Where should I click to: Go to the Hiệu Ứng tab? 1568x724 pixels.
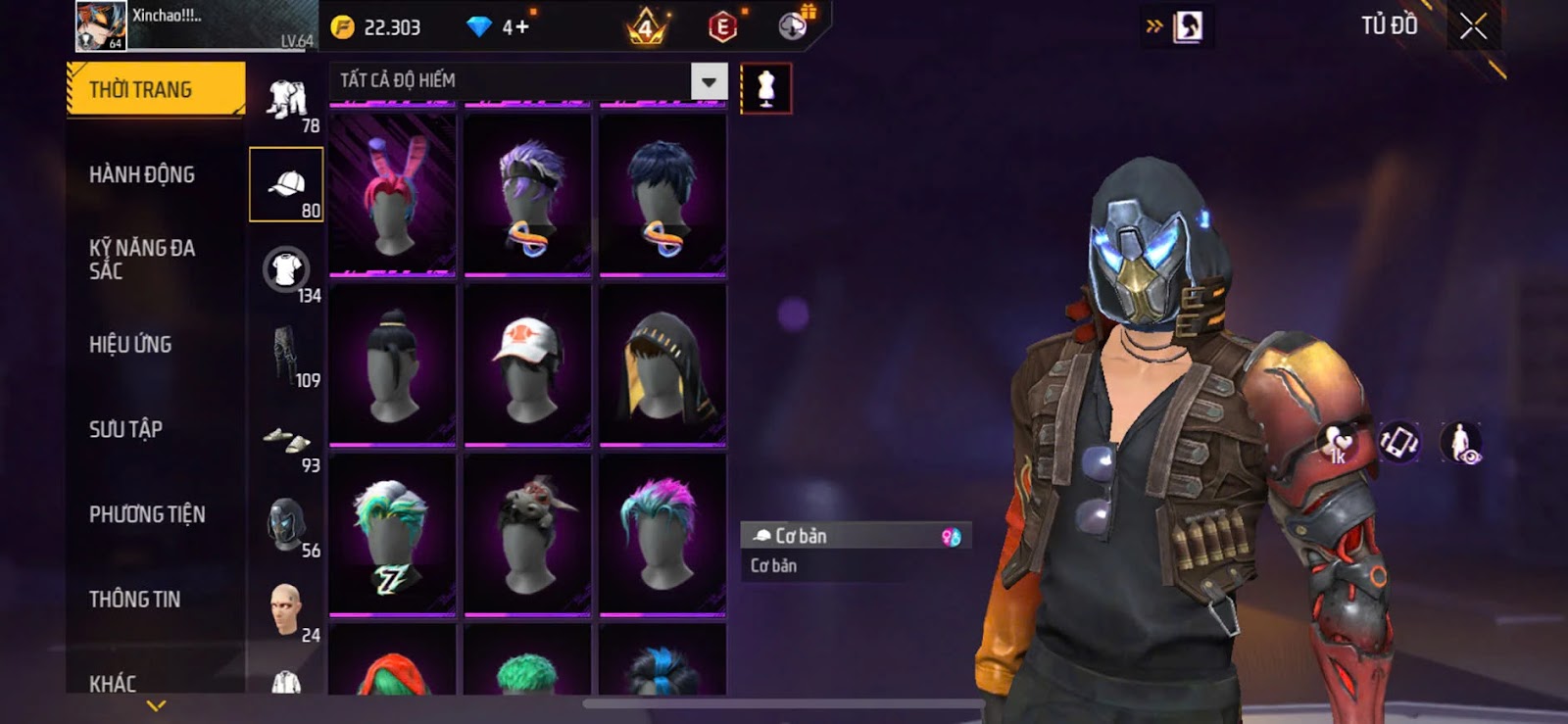click(x=130, y=345)
